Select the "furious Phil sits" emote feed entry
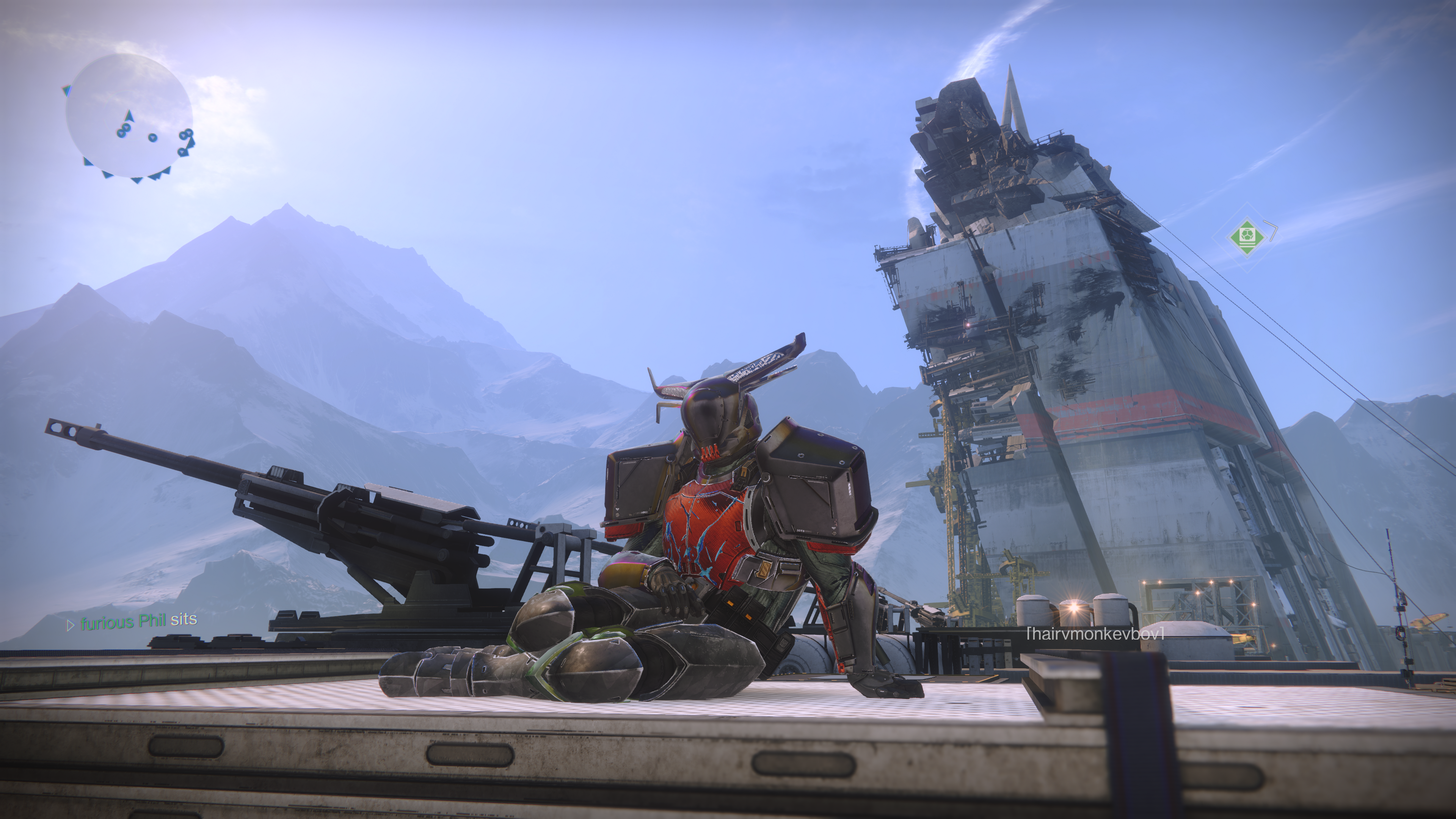 tap(133, 621)
